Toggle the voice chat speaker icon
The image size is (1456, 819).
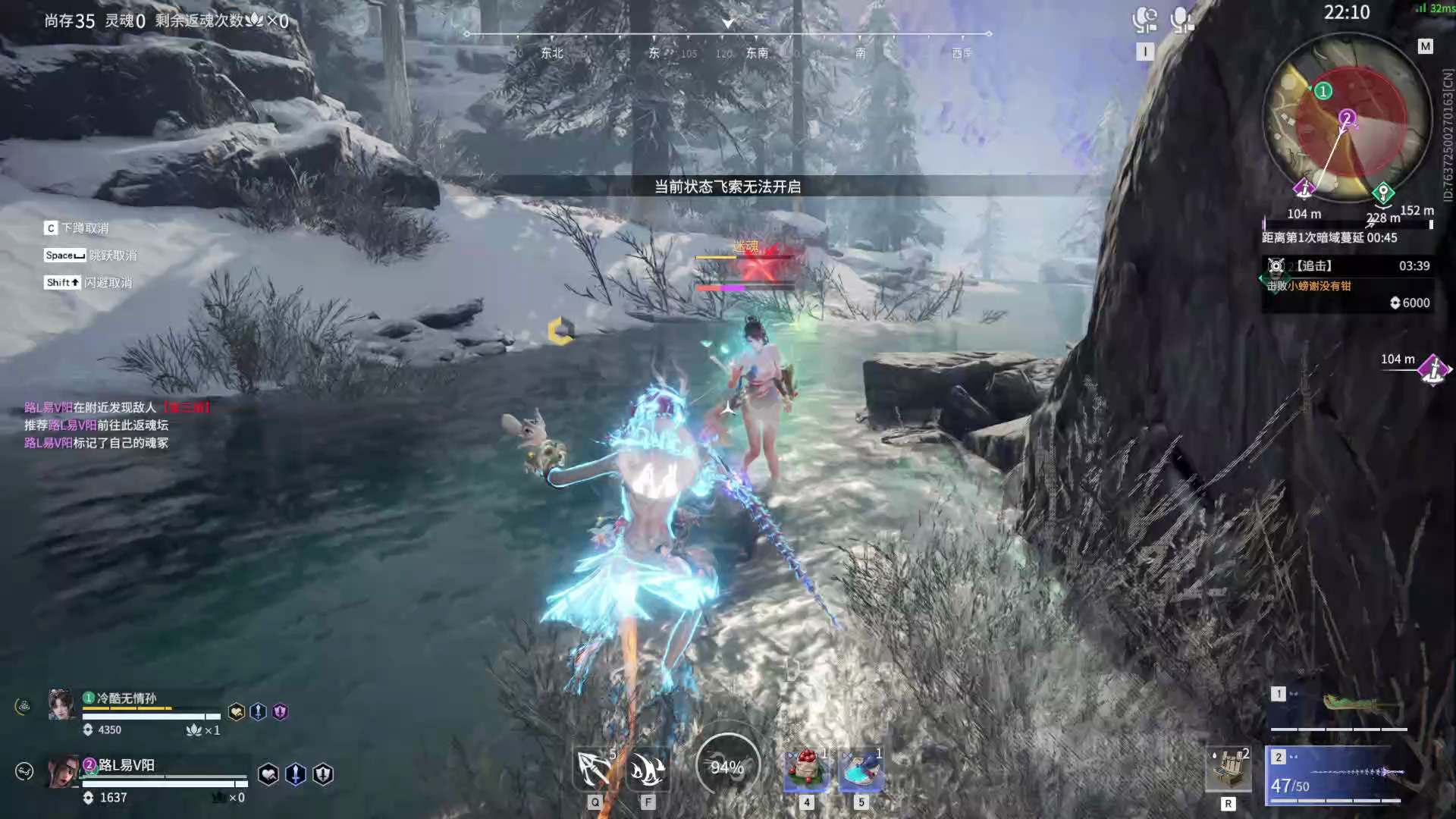tap(1144, 20)
